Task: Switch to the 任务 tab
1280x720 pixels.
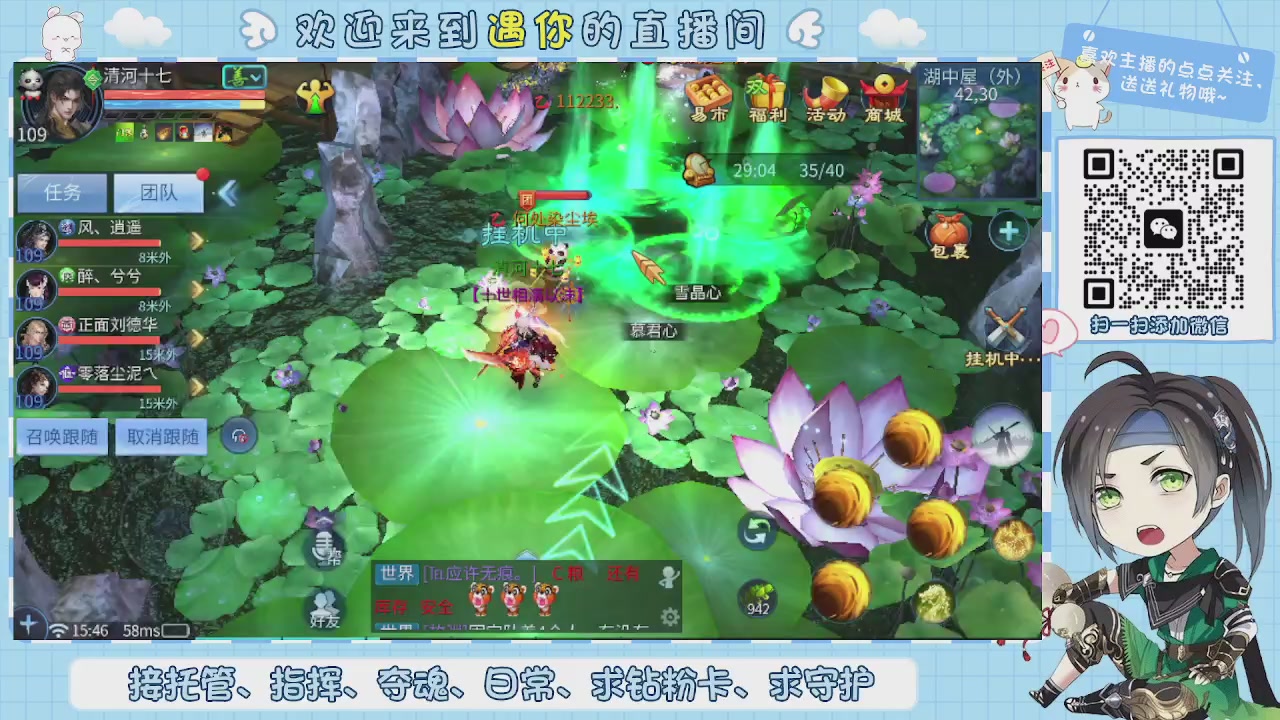Action: pyautogui.click(x=62, y=192)
